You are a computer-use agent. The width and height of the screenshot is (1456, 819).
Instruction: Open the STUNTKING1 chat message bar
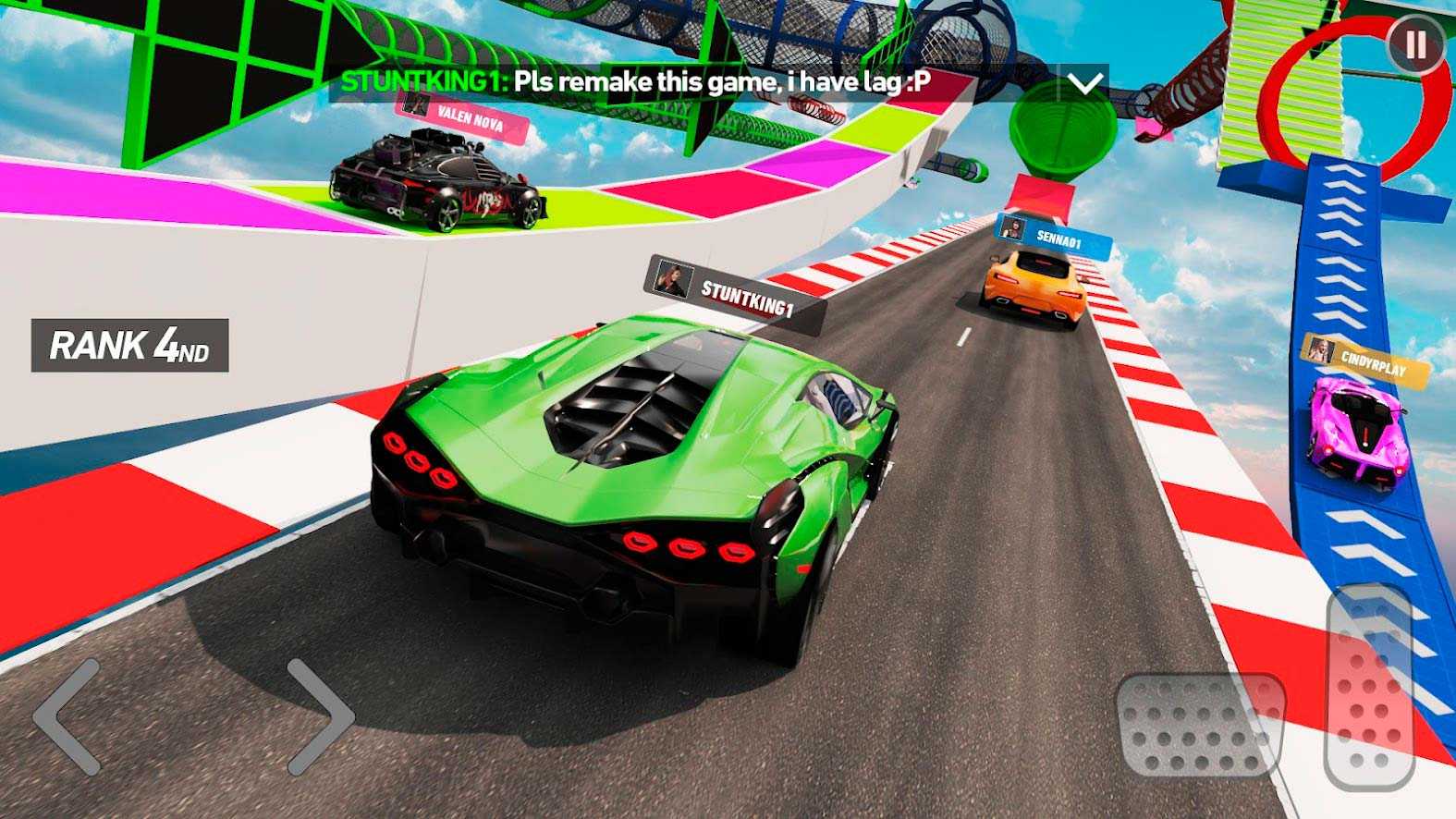pyautogui.click(x=693, y=82)
